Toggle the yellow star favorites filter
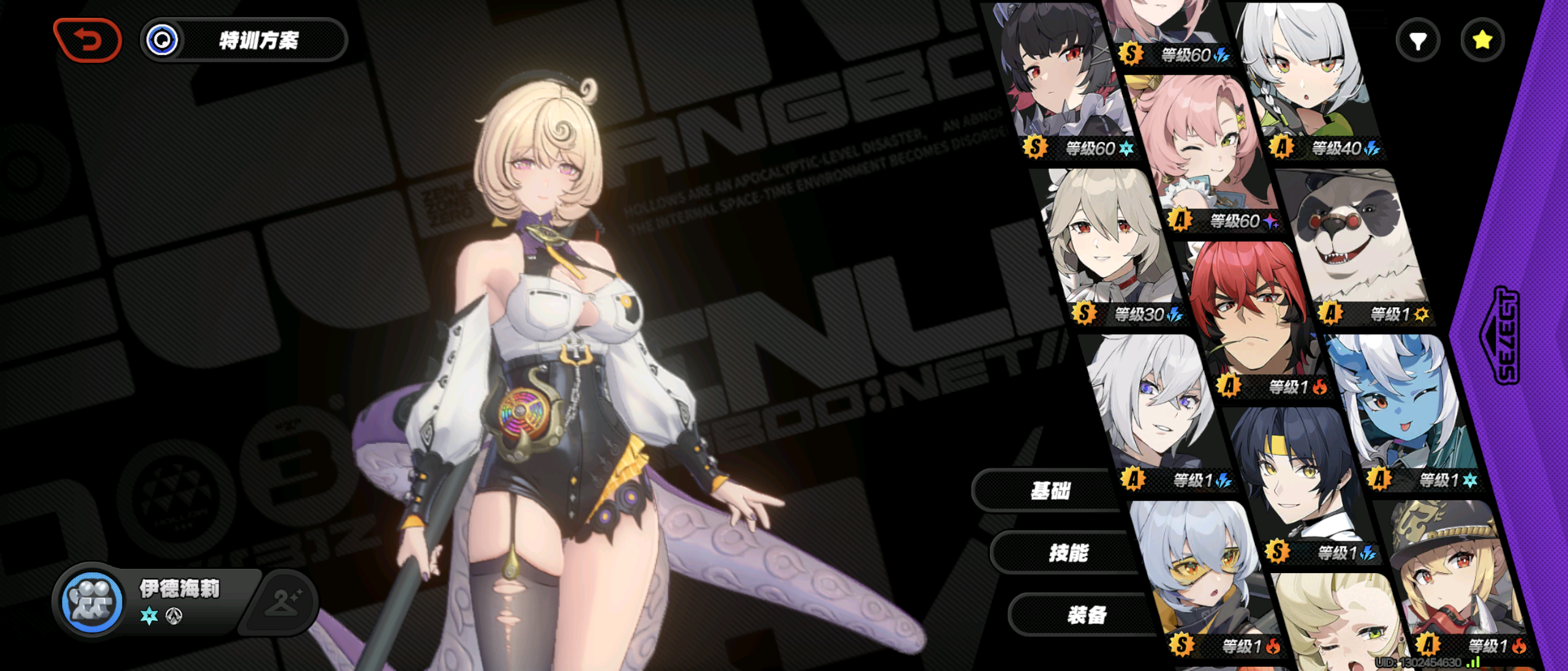 coord(1482,41)
